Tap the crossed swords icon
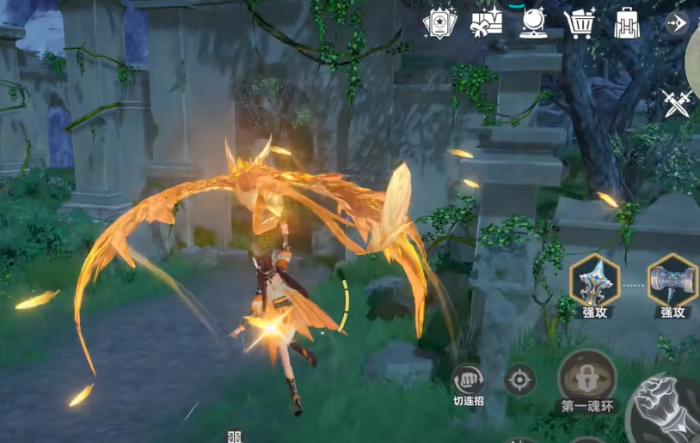Image resolution: width=700 pixels, height=443 pixels. tap(676, 102)
